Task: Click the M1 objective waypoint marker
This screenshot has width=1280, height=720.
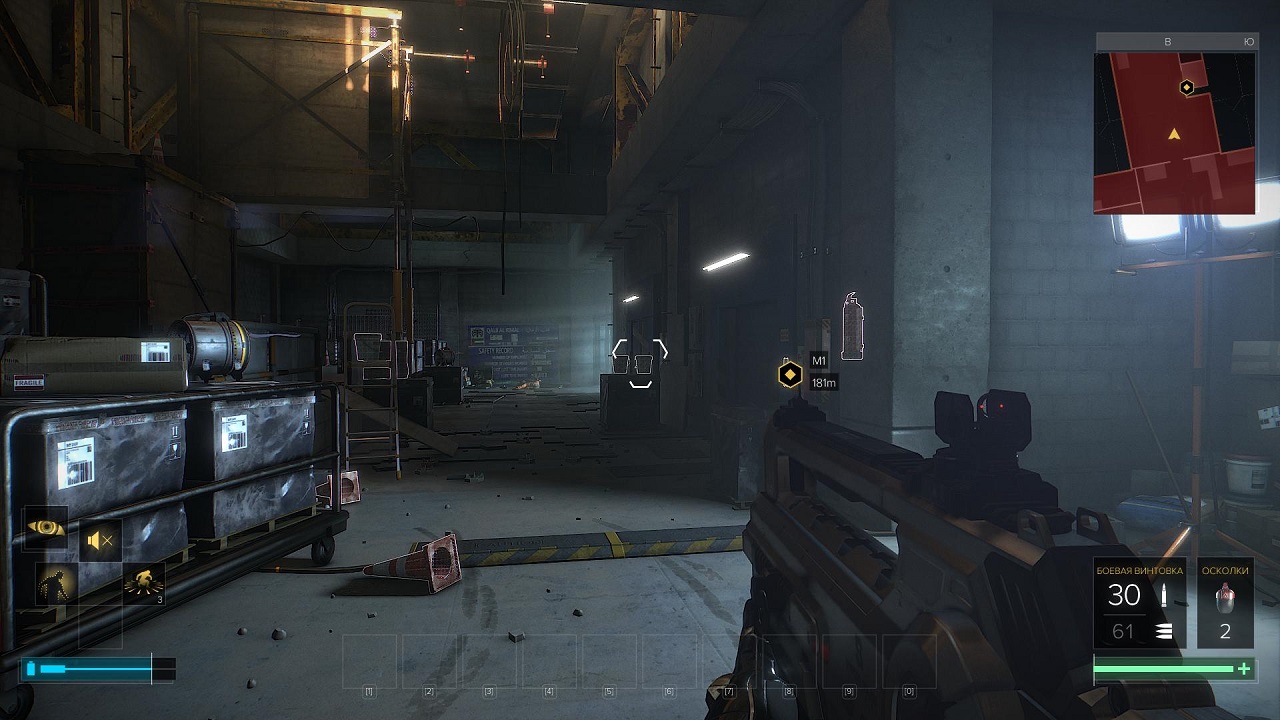Action: pos(790,375)
